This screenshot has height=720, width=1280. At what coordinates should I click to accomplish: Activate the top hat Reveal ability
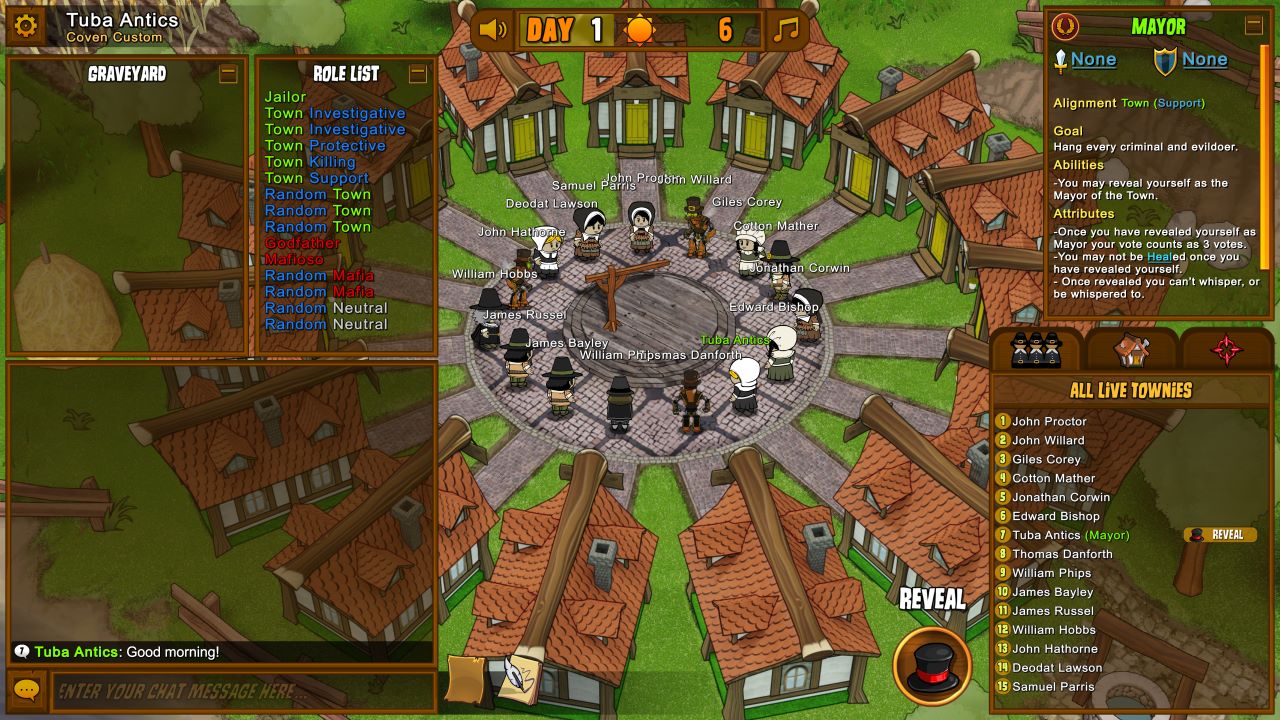point(932,665)
